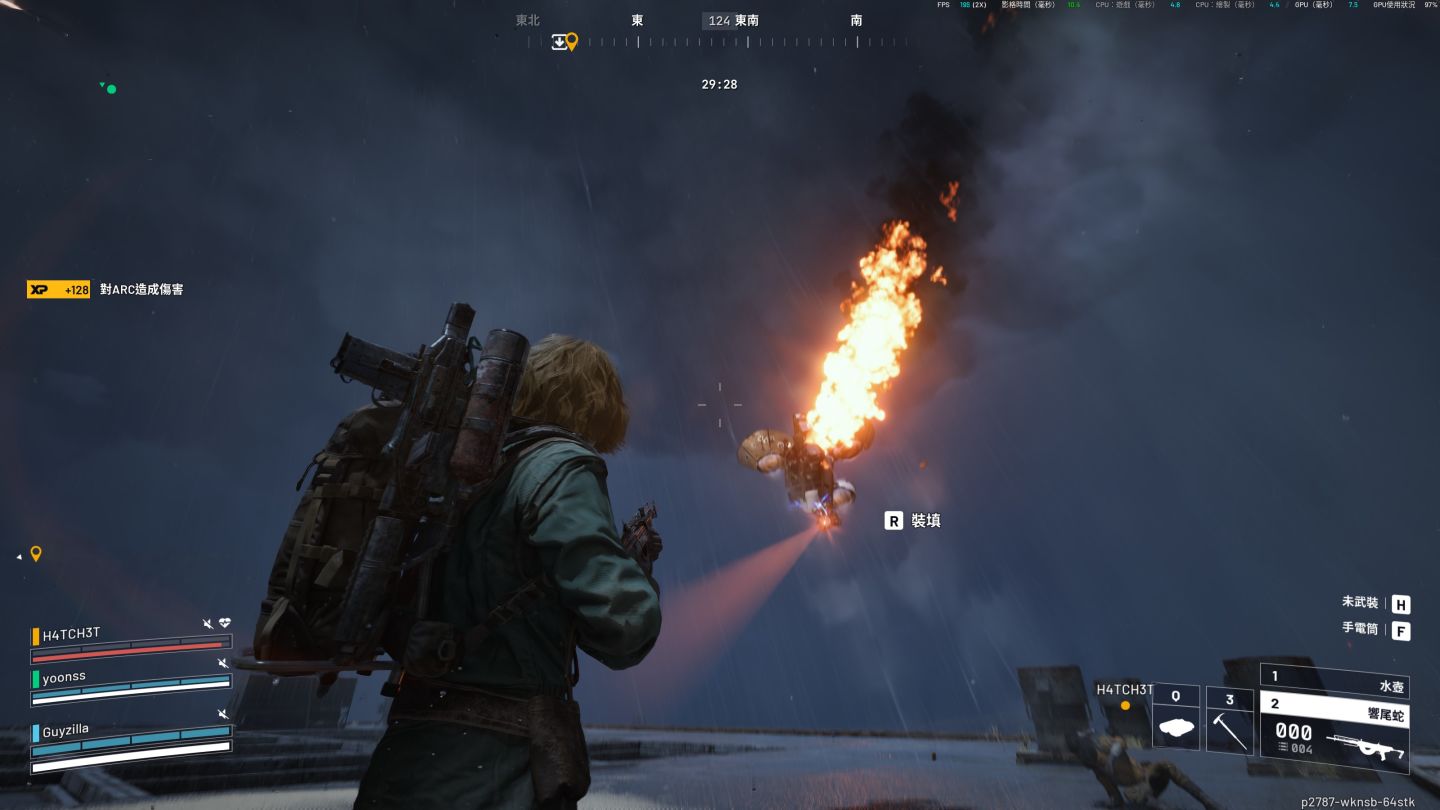Click the extraction marker icon on compass
The height and width of the screenshot is (810, 1440).
559,41
